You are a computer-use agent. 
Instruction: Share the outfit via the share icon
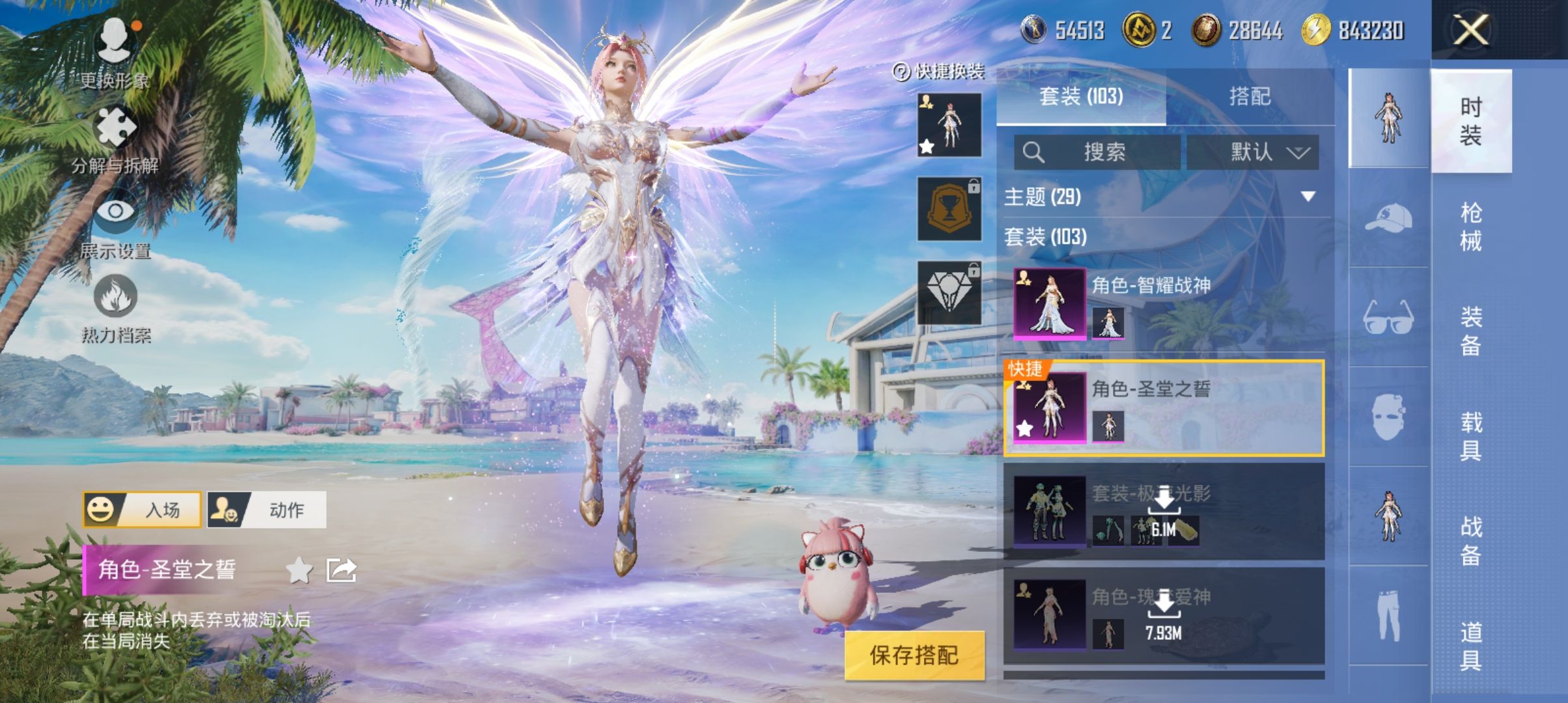[x=341, y=570]
